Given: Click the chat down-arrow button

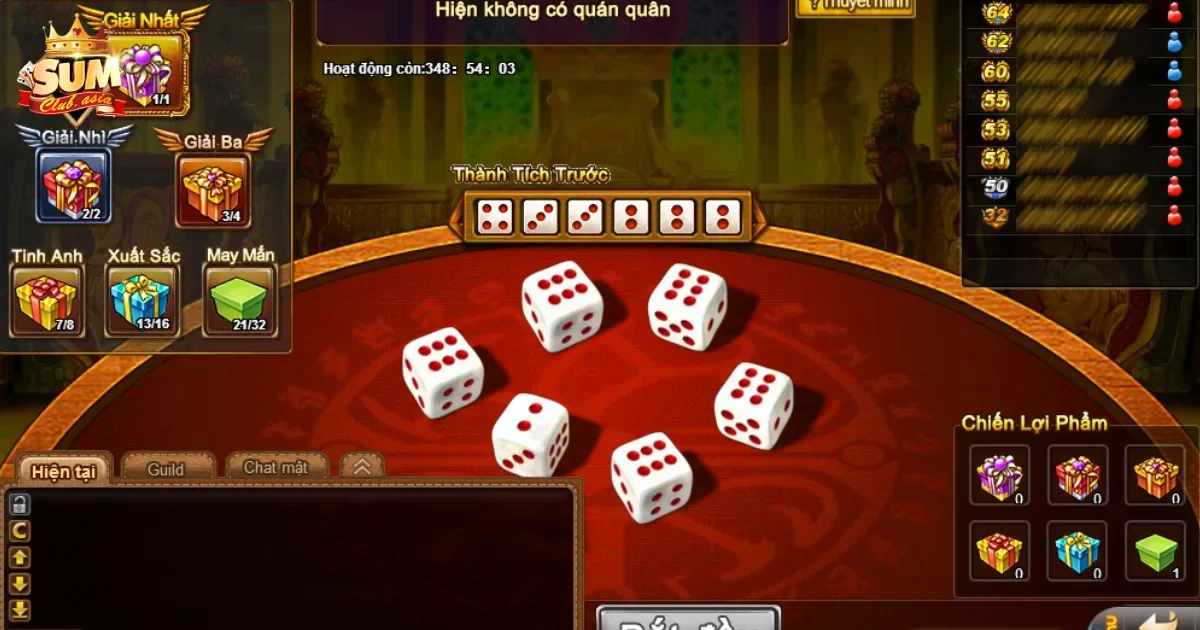Looking at the screenshot, I should coord(20,584).
